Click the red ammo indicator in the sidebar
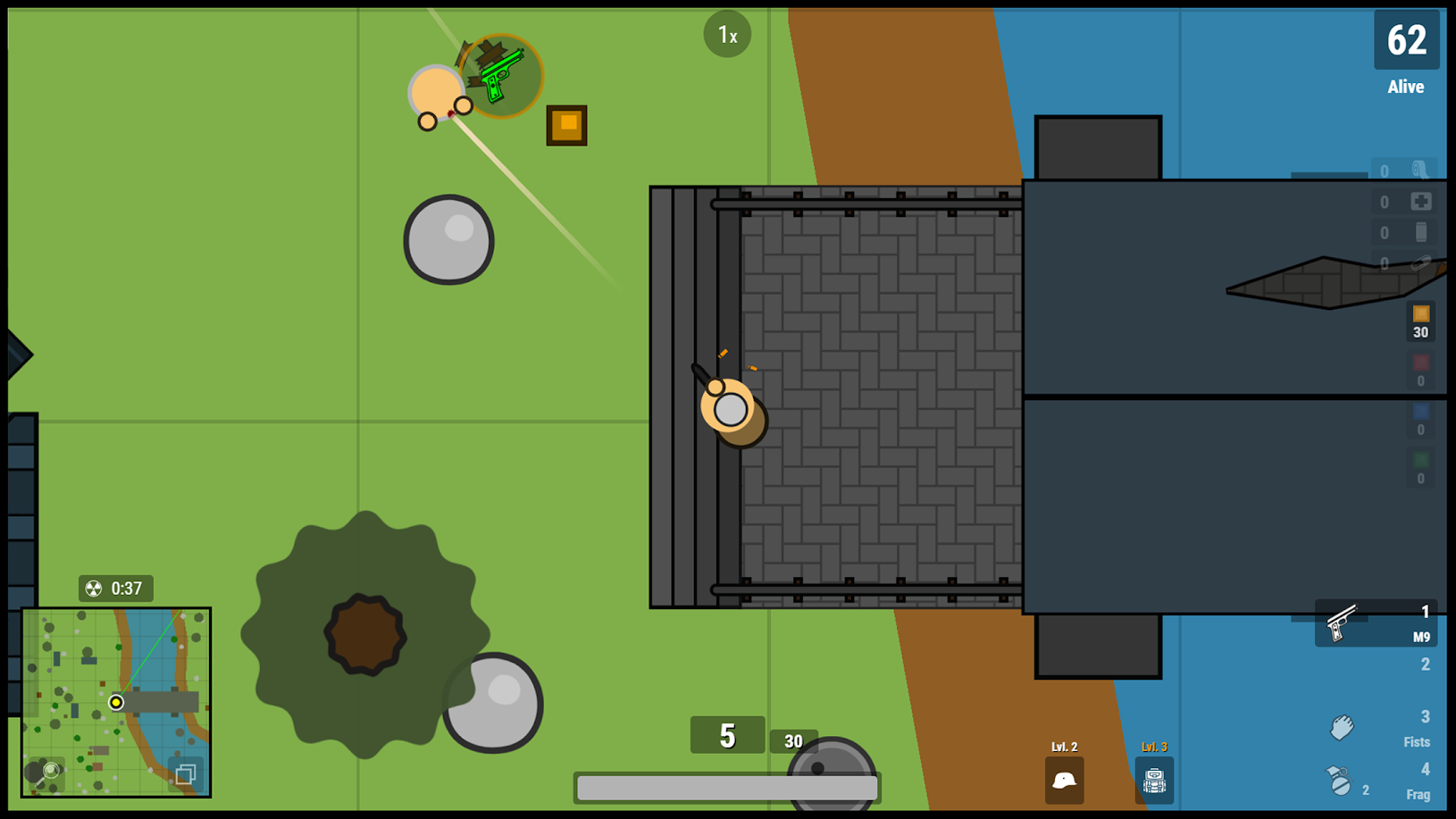The height and width of the screenshot is (819, 1456). 1421,363
